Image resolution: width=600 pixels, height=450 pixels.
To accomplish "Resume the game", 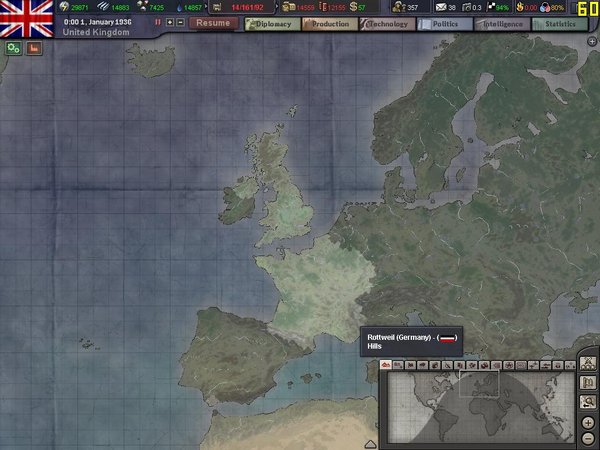I will point(212,22).
